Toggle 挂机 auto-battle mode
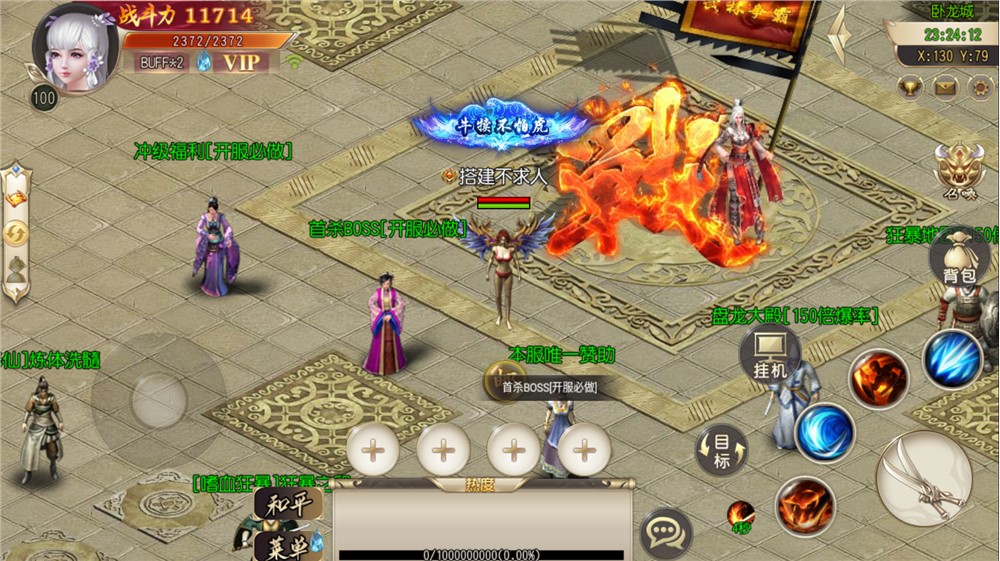The image size is (1000, 561). click(x=771, y=356)
